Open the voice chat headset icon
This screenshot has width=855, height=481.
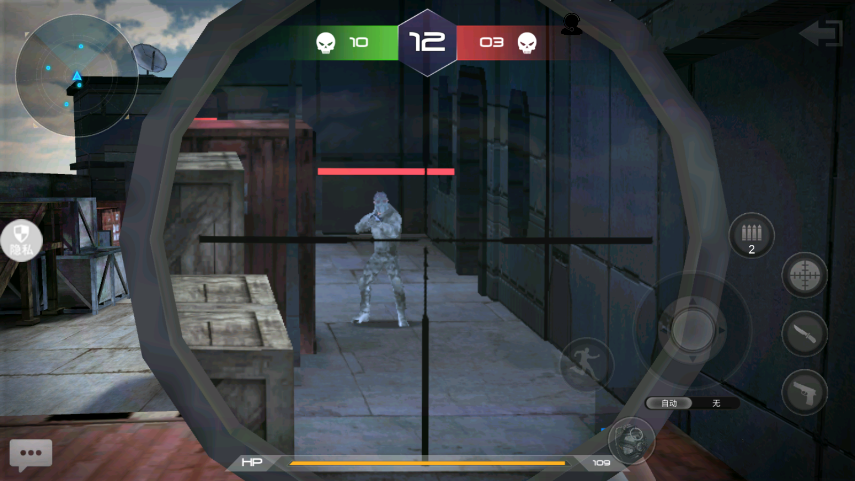tap(571, 24)
